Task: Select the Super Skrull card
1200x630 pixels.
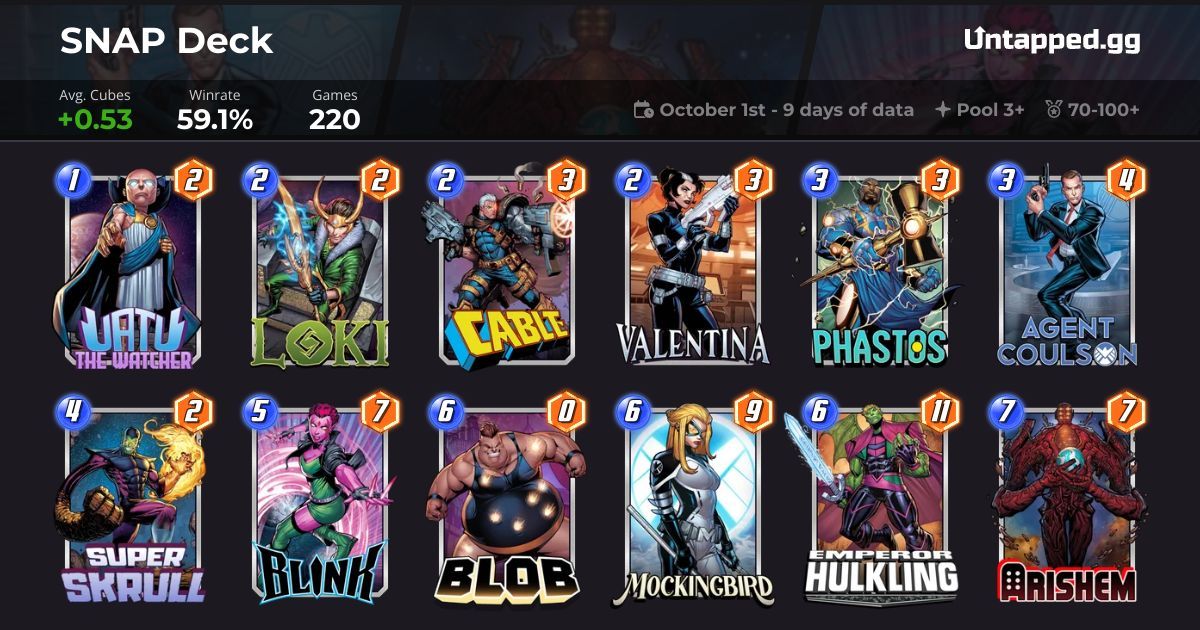Action: point(133,505)
